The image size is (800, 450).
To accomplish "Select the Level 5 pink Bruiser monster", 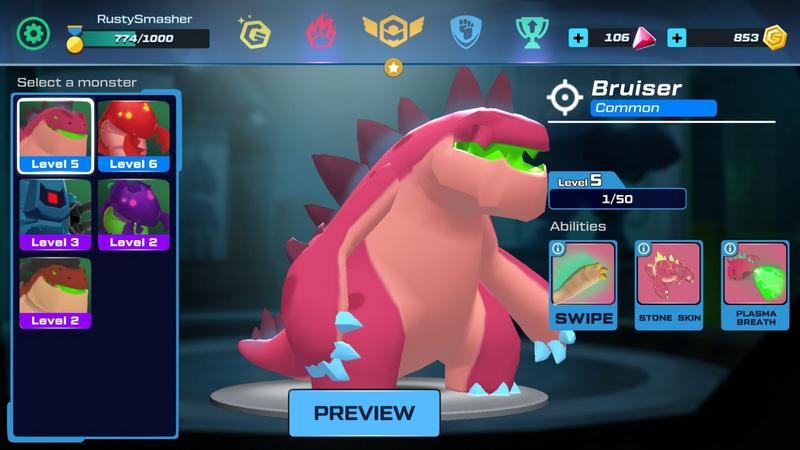I will pos(55,135).
